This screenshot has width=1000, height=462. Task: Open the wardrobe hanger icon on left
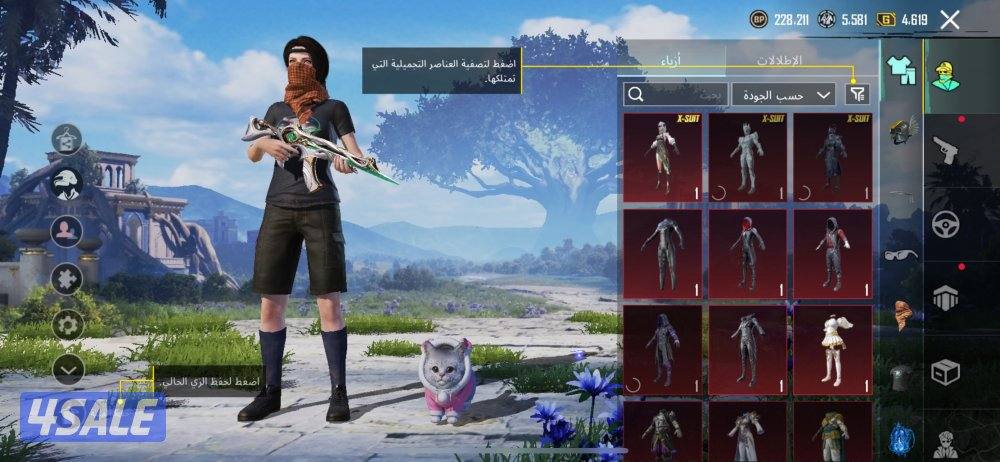(67, 138)
